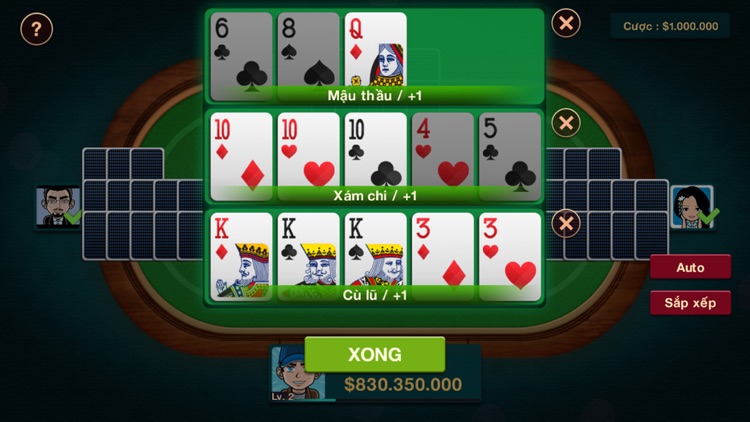Select the 10 of clubs card
This screenshot has width=750, height=422.
point(375,150)
